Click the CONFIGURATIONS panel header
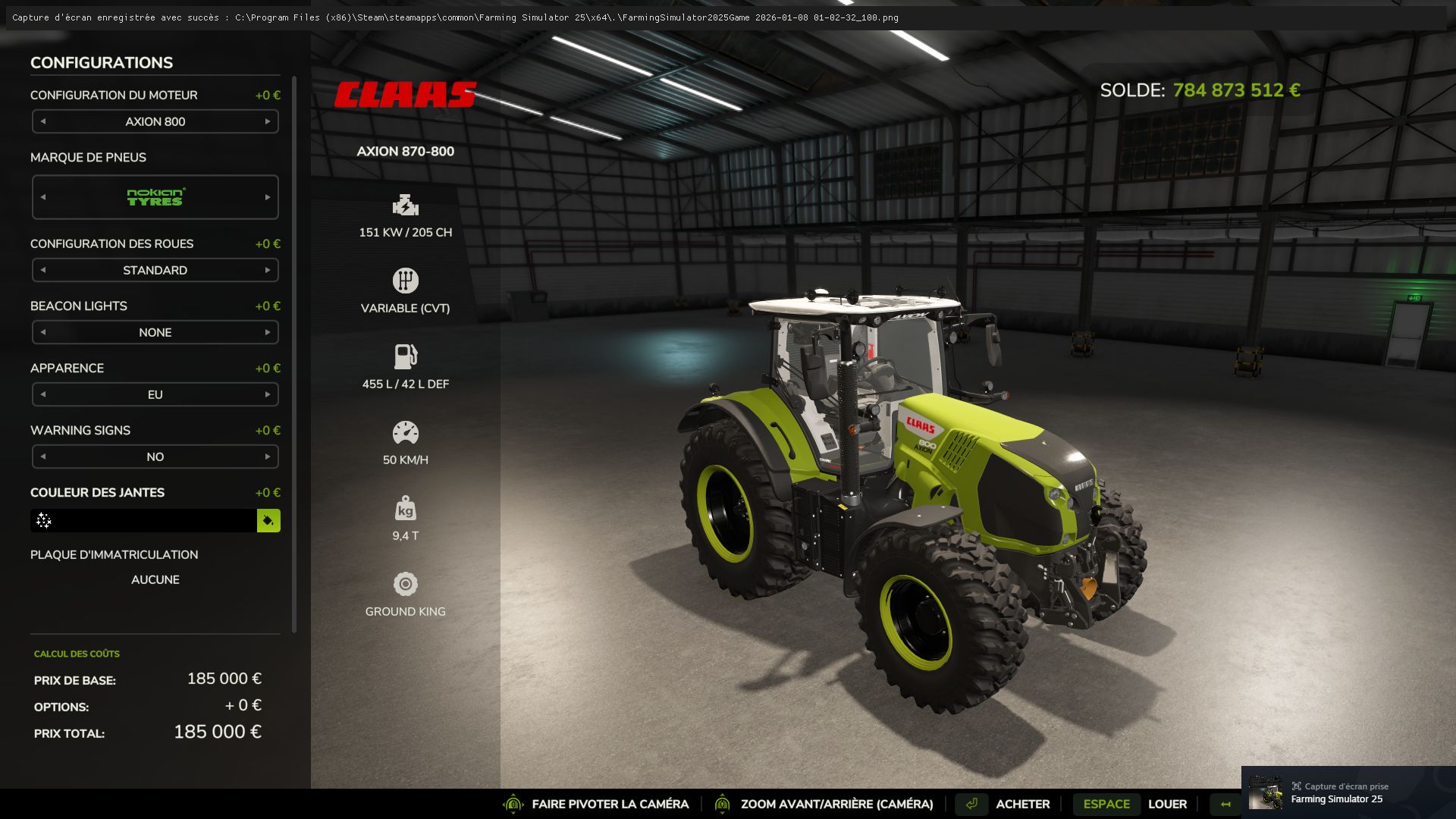Viewport: 1456px width, 819px height. [x=101, y=63]
